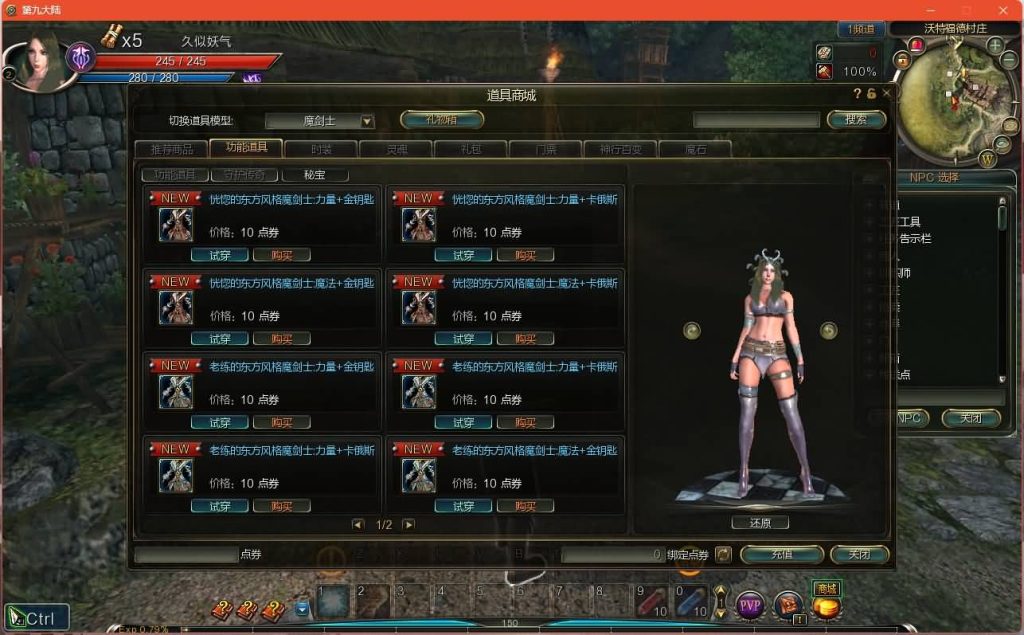Close the shop with the 关闭 button

pos(859,554)
